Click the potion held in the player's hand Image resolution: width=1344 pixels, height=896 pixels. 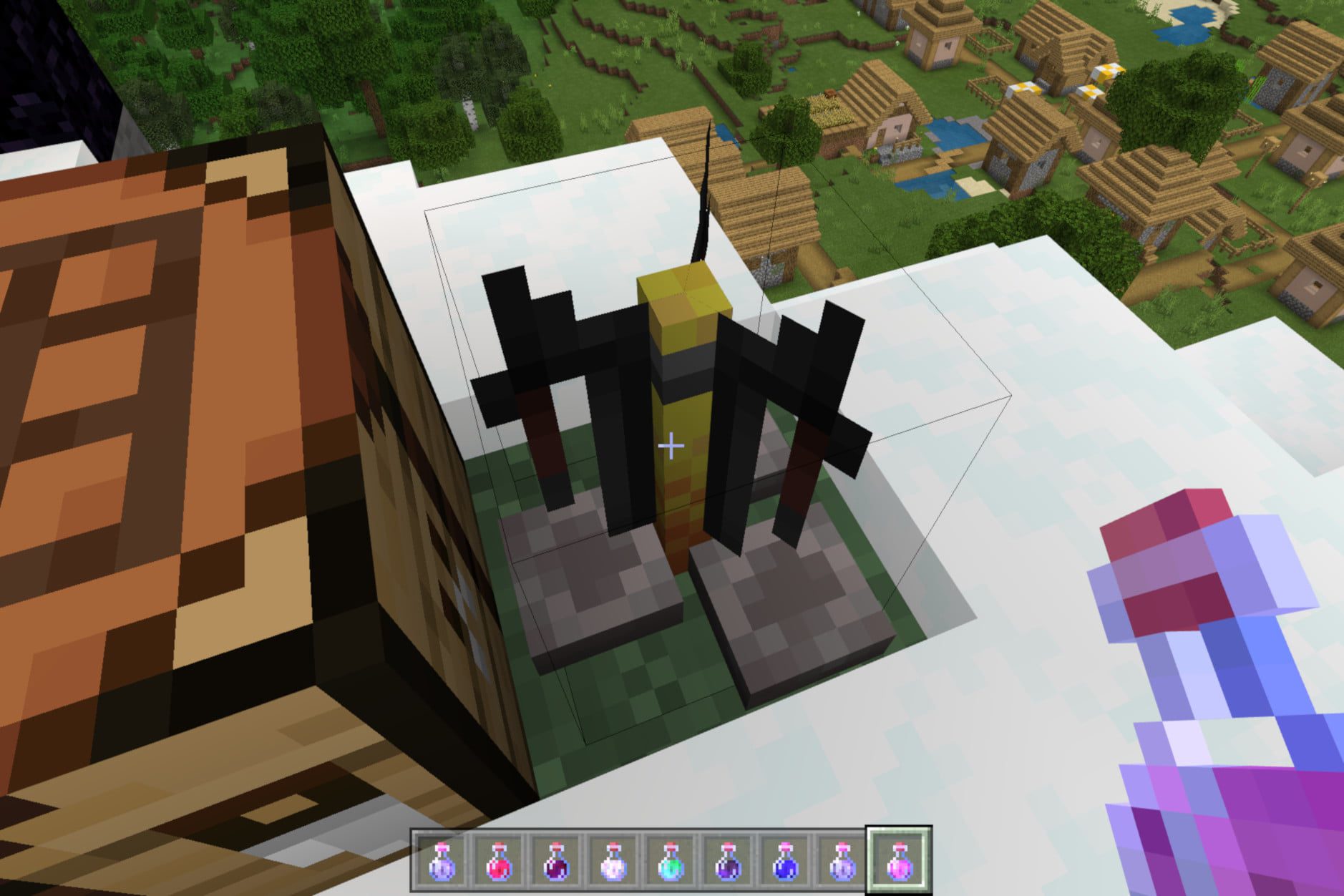[x=1217, y=716]
